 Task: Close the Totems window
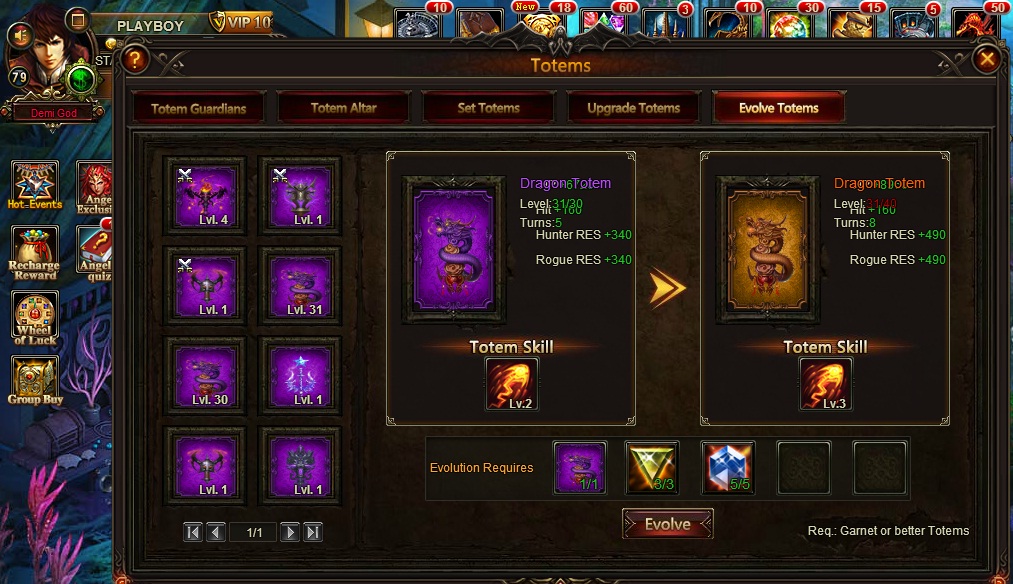[x=987, y=60]
